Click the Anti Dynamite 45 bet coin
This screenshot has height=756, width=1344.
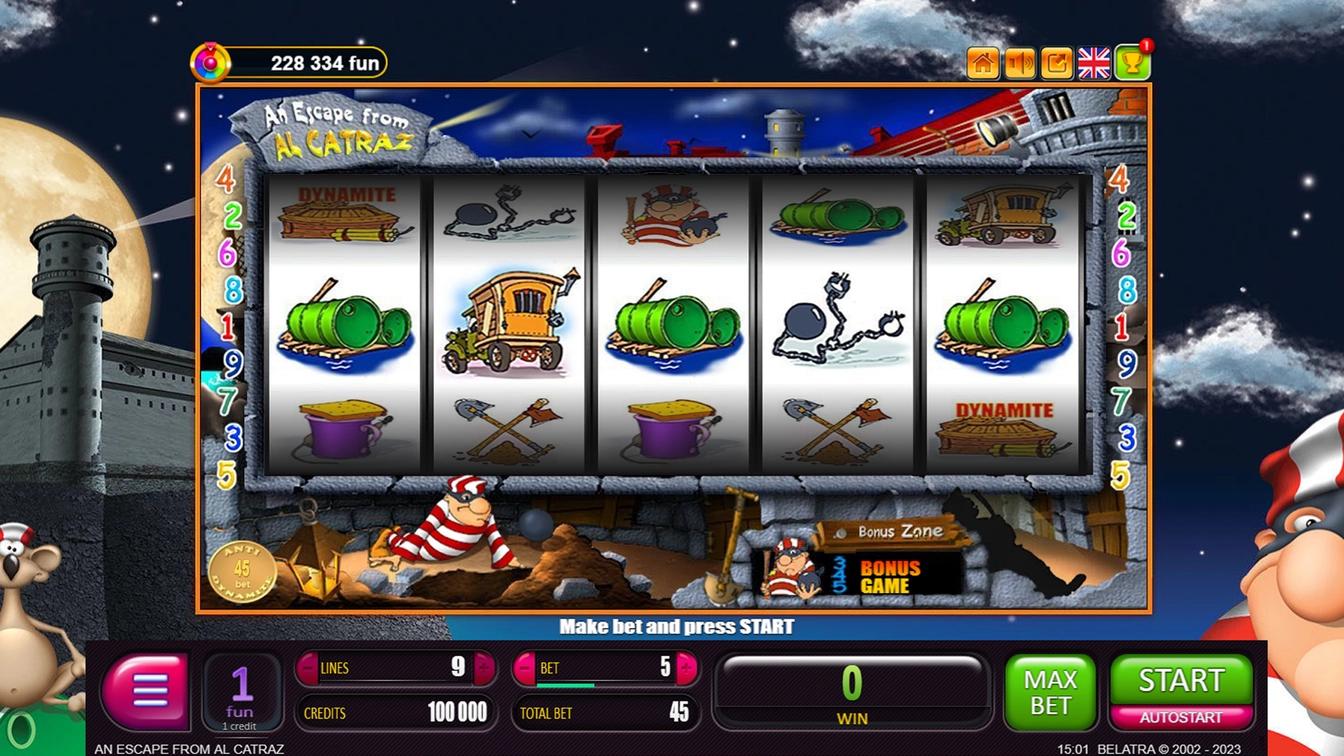tap(241, 571)
